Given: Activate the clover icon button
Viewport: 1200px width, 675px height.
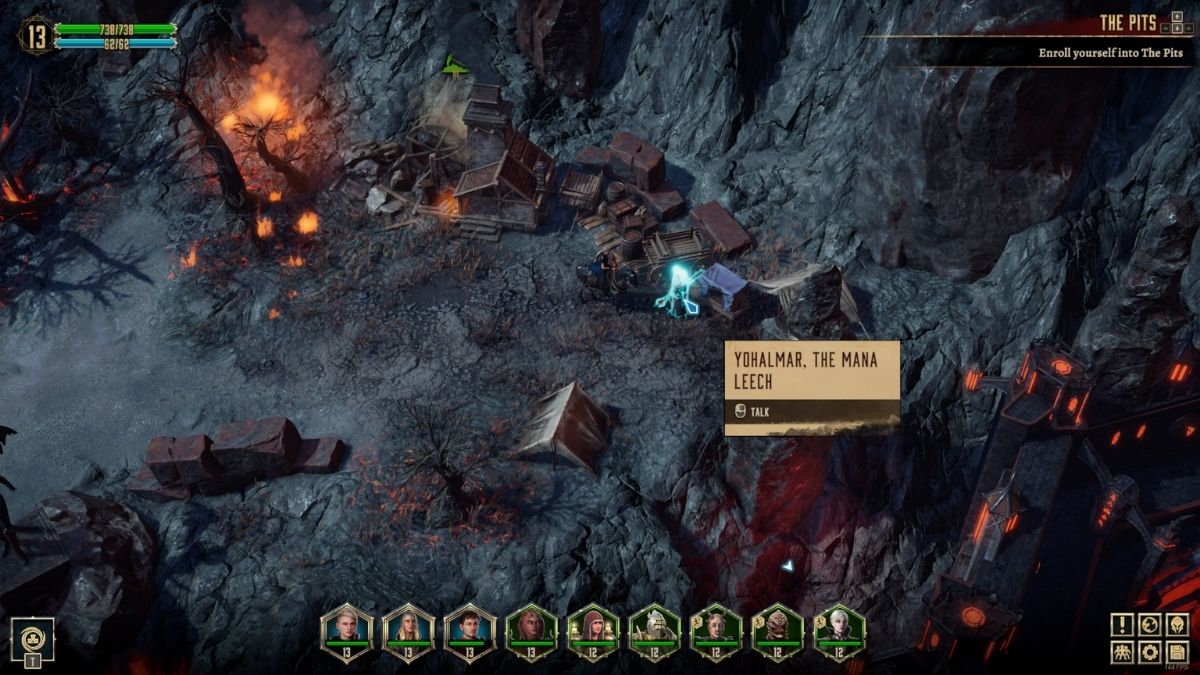Looking at the screenshot, I should point(33,637).
